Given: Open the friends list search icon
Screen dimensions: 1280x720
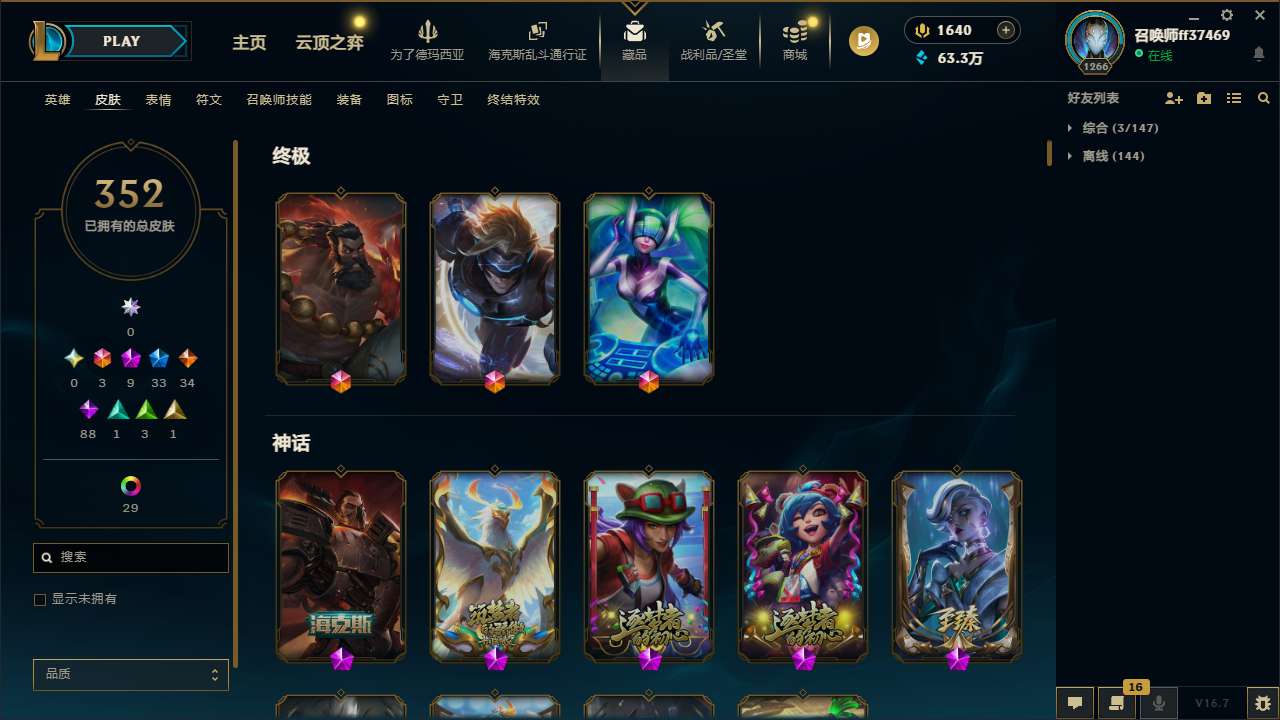Looking at the screenshot, I should click(1264, 98).
